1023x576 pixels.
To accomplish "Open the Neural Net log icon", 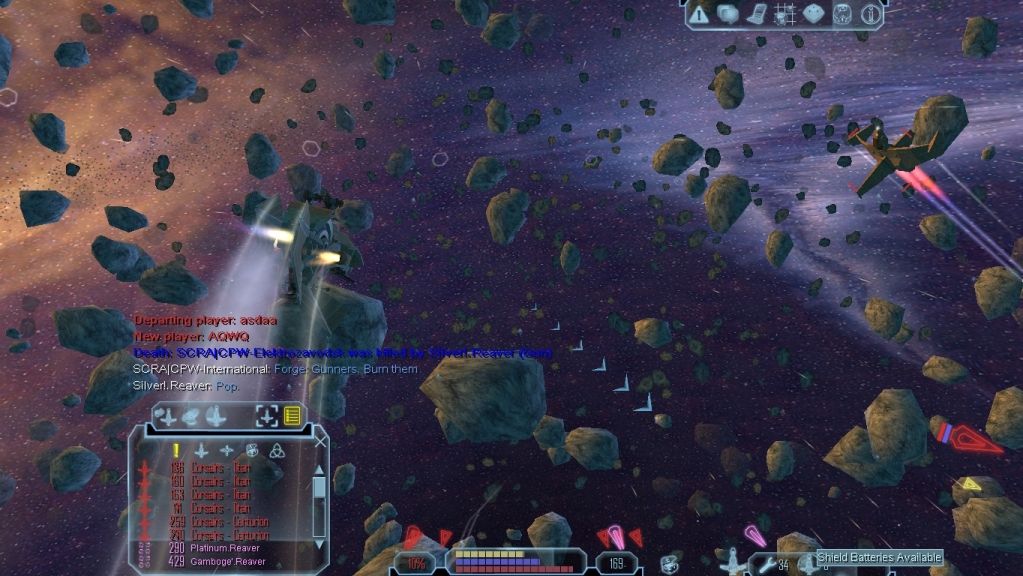I will pyautogui.click(x=757, y=14).
